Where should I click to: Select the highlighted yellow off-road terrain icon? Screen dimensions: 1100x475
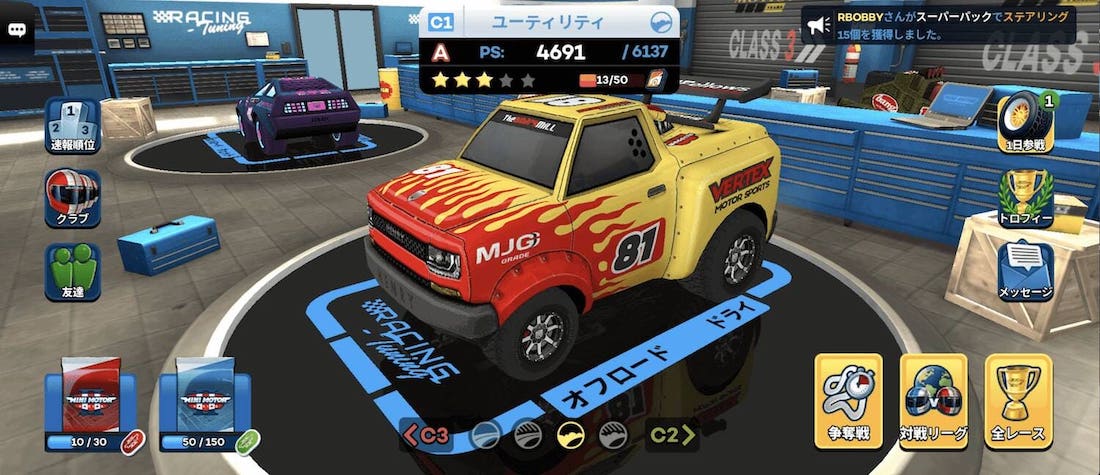(571, 434)
